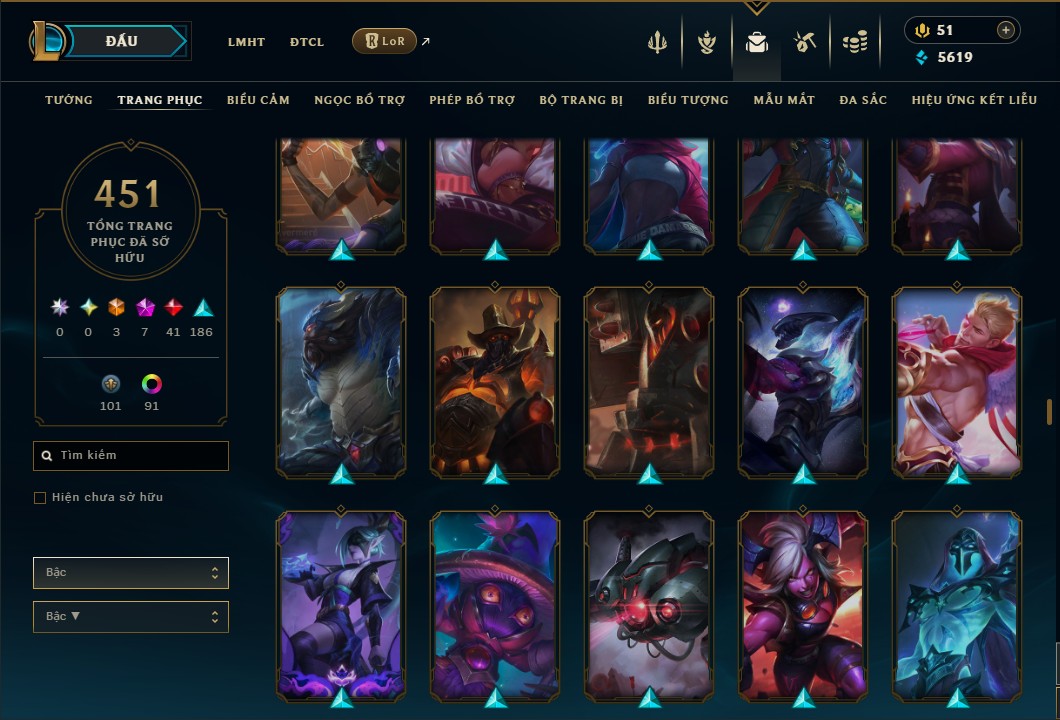Show the BIỂU TƯỢNG tab
This screenshot has height=720, width=1060.
[688, 100]
